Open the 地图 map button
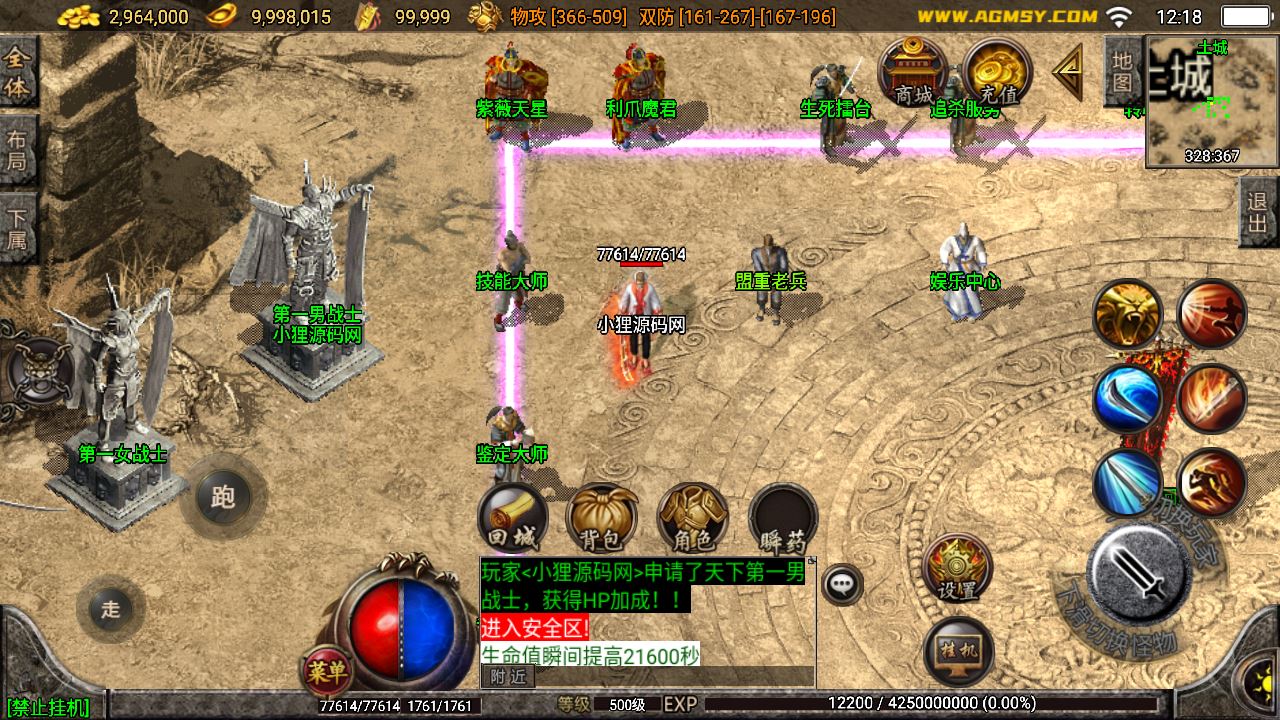Screen dimensions: 1280x720 [x=1123, y=71]
